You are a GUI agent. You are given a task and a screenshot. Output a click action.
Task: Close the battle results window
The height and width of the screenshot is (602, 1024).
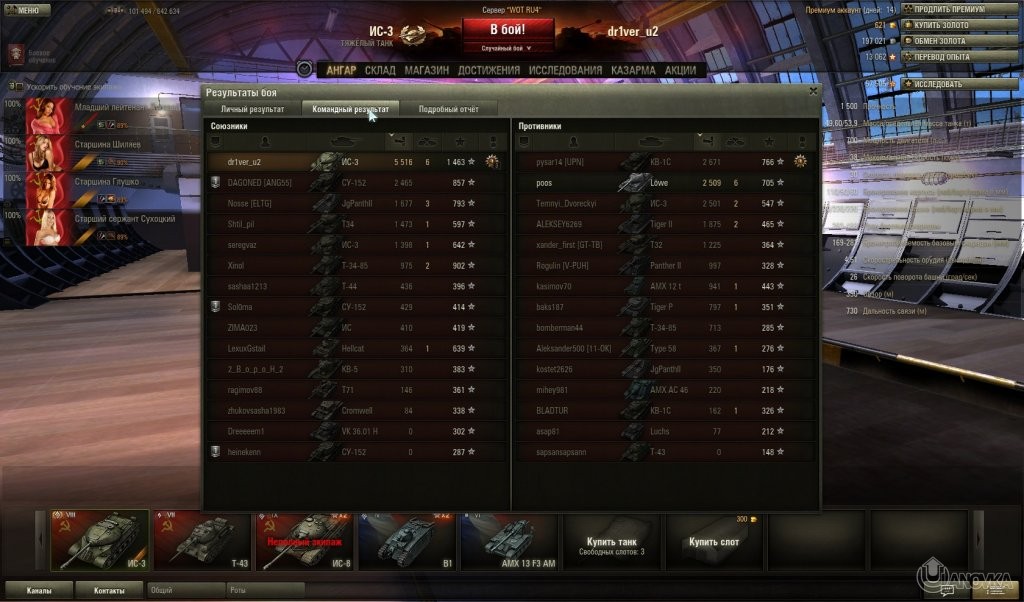pos(813,90)
